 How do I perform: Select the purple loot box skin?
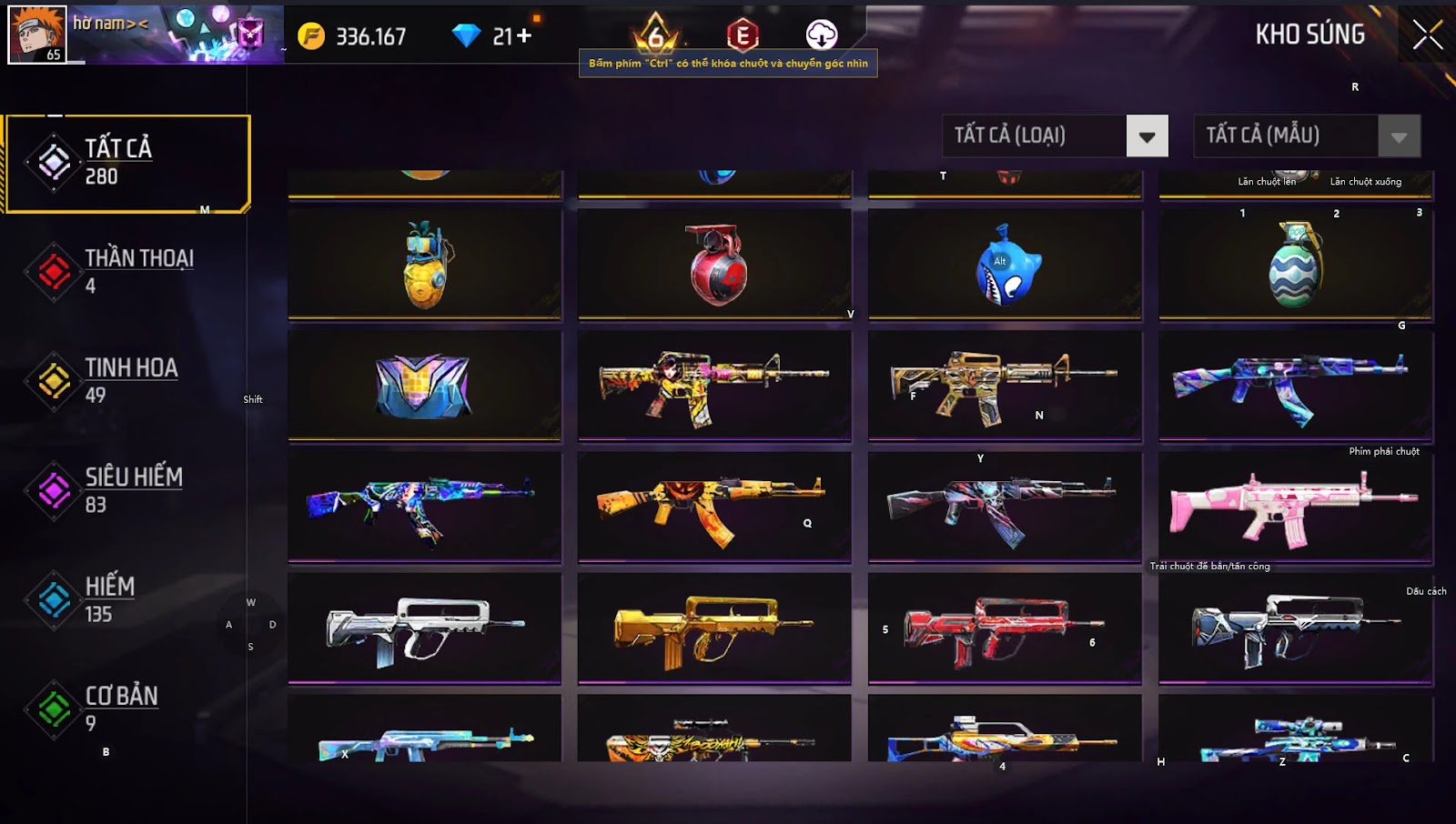(x=425, y=385)
